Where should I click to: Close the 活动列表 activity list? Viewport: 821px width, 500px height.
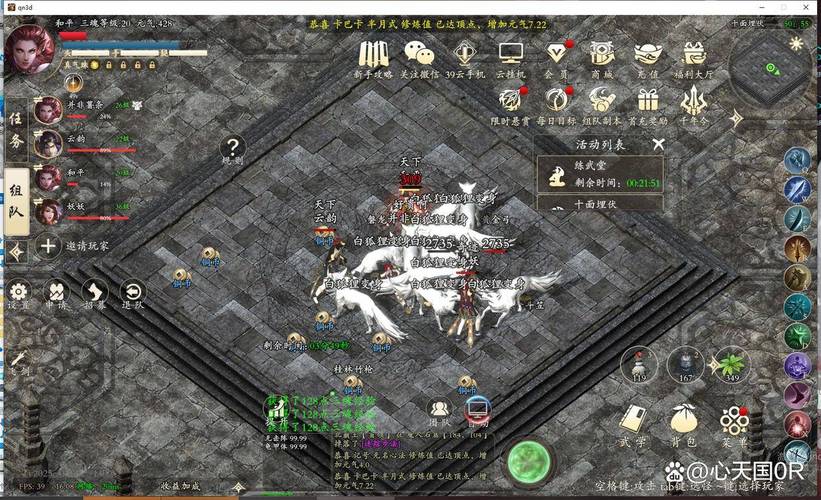pos(657,144)
